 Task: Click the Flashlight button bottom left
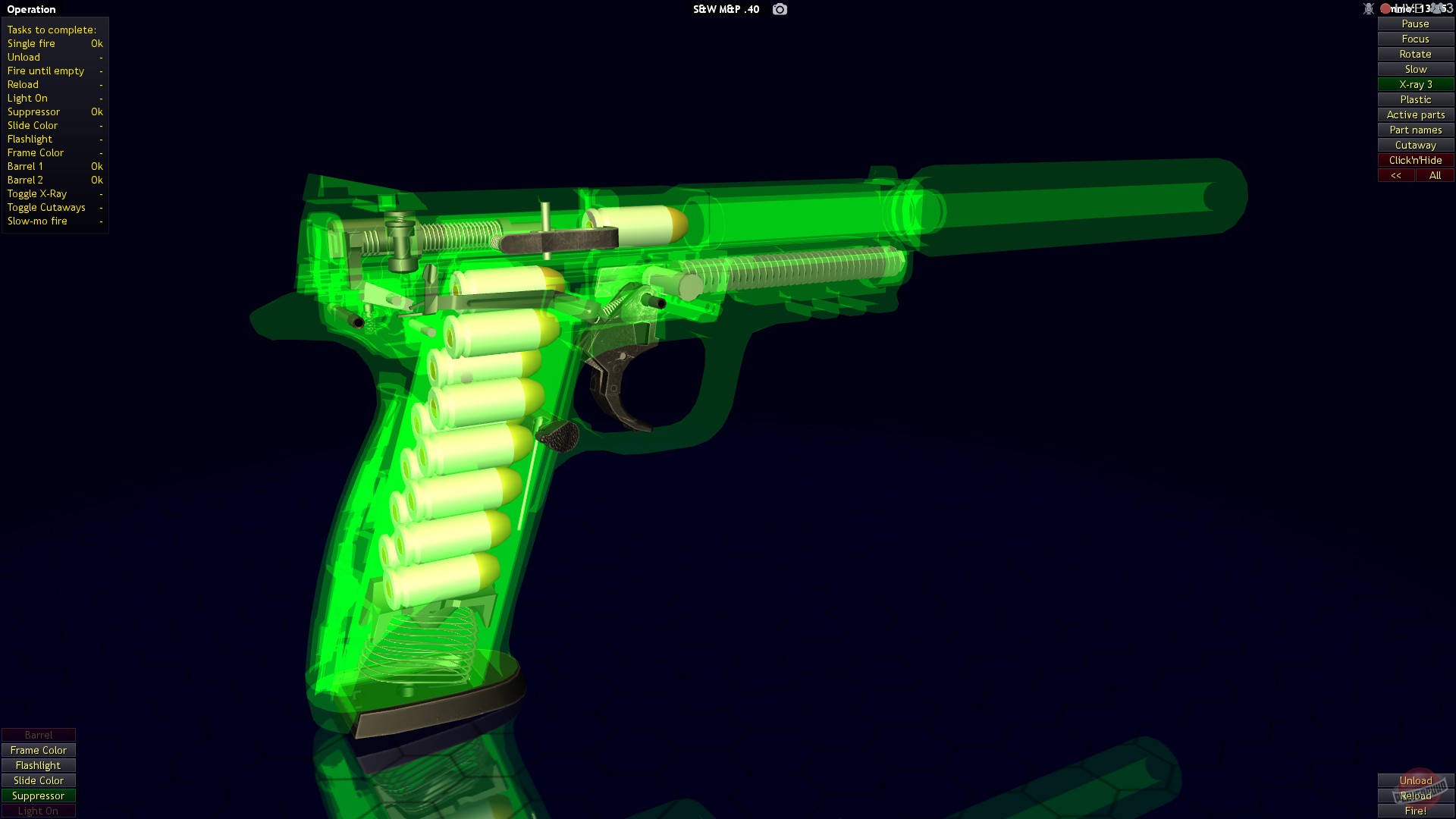click(x=38, y=765)
